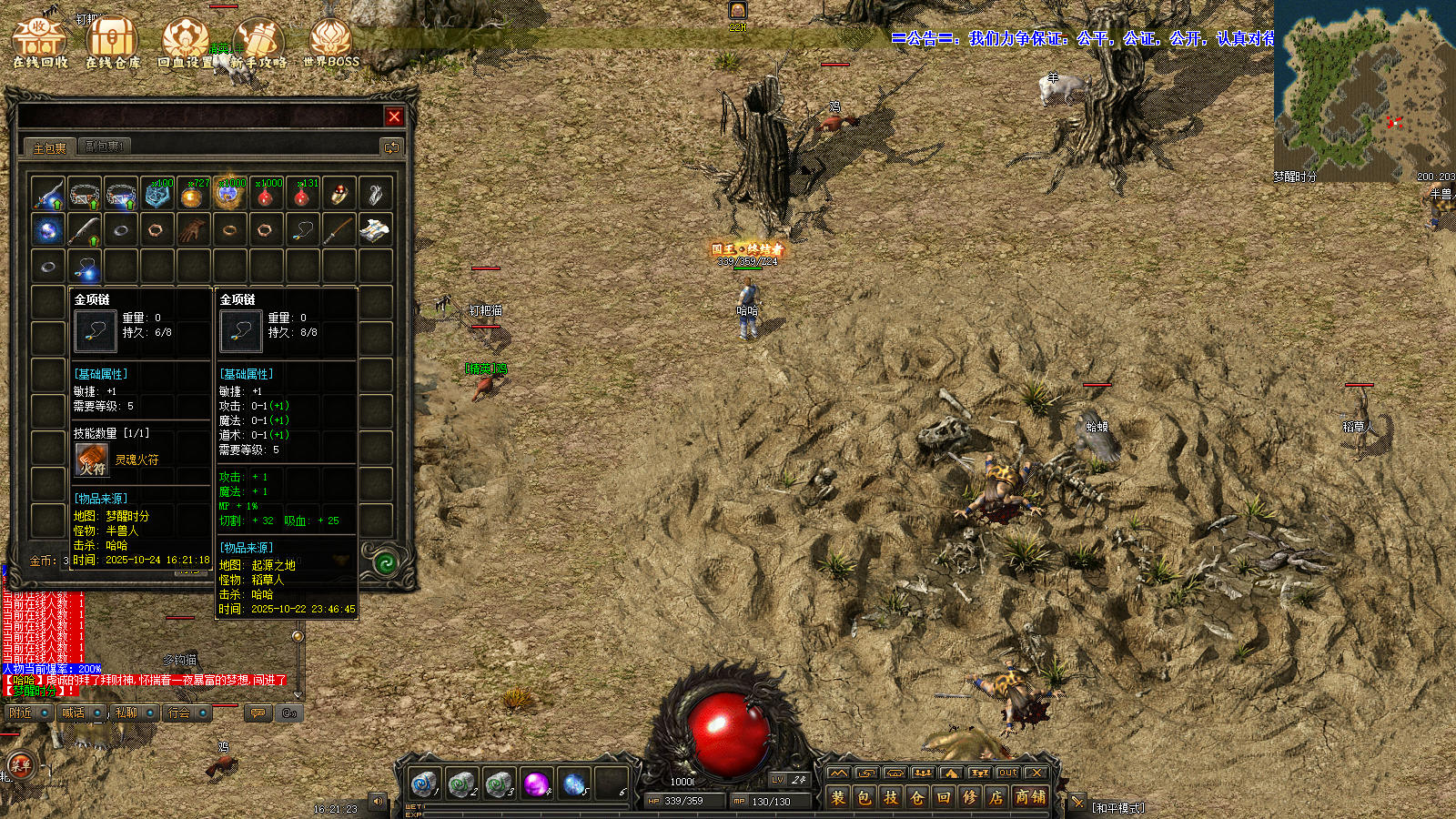Viewport: 1456px width, 819px height.
Task: Open the 在线仓库 online warehouse
Action: pos(113,43)
